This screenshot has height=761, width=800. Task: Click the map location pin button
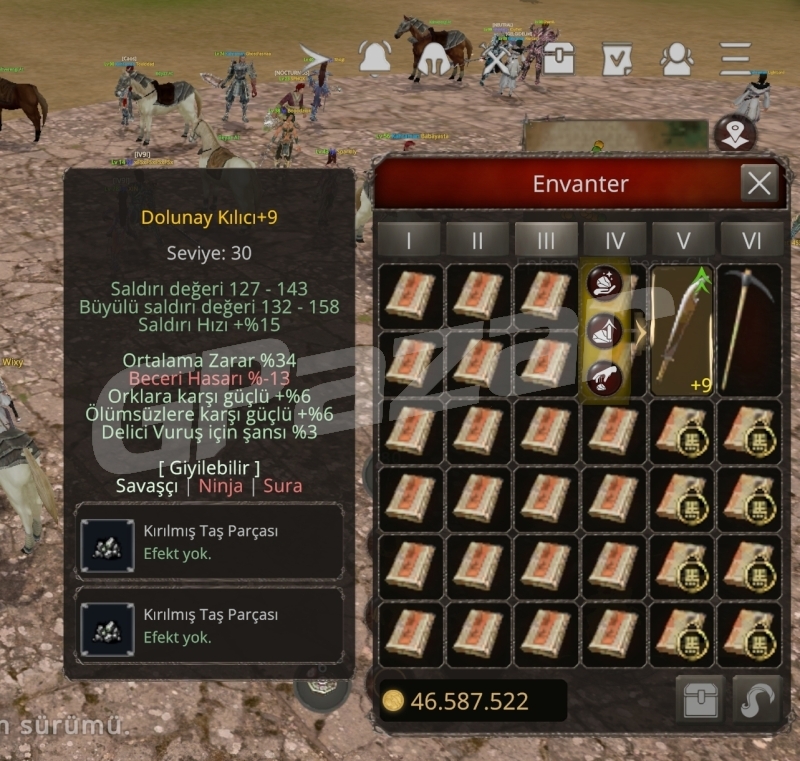pos(735,134)
